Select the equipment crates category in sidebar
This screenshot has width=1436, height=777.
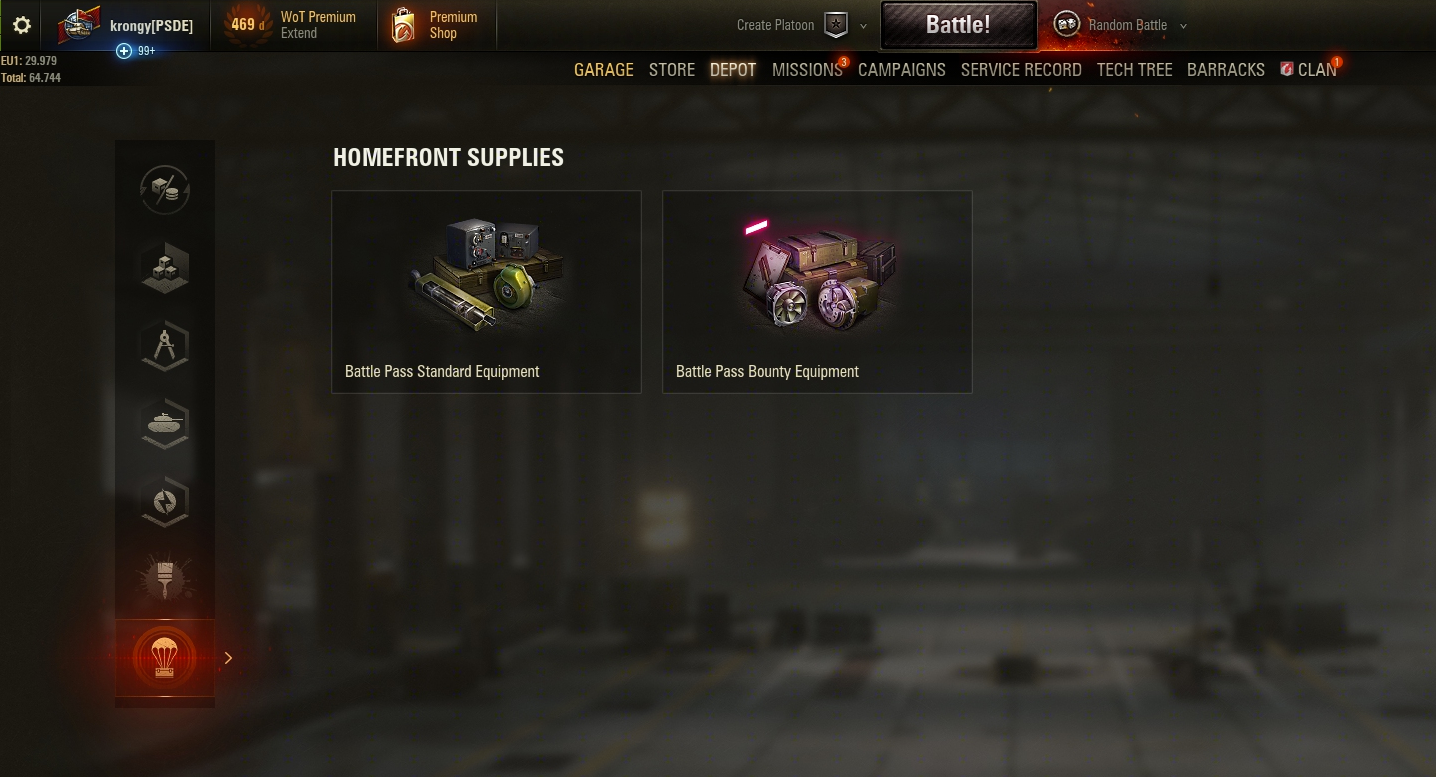[164, 267]
